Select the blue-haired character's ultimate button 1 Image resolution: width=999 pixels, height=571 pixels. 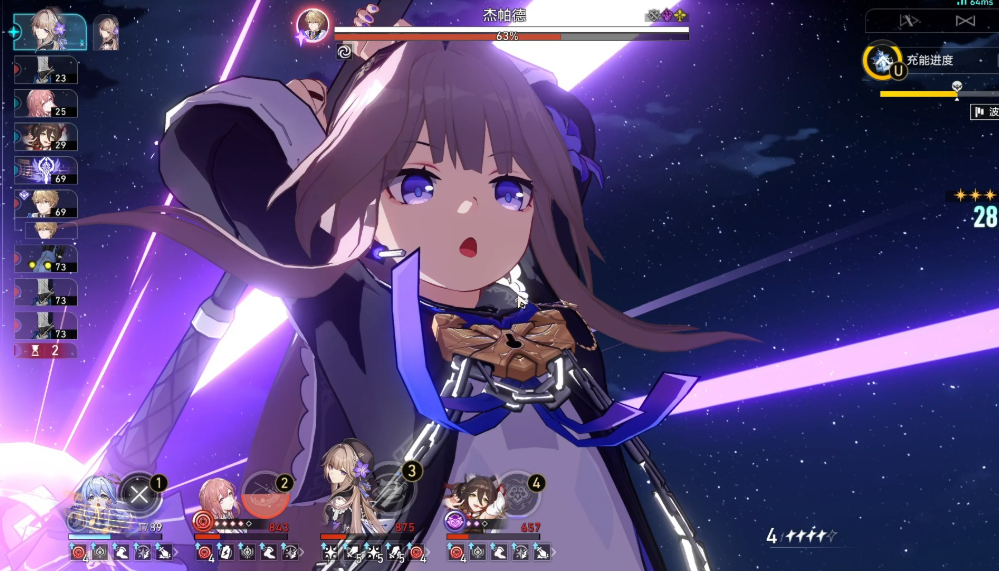(x=141, y=491)
